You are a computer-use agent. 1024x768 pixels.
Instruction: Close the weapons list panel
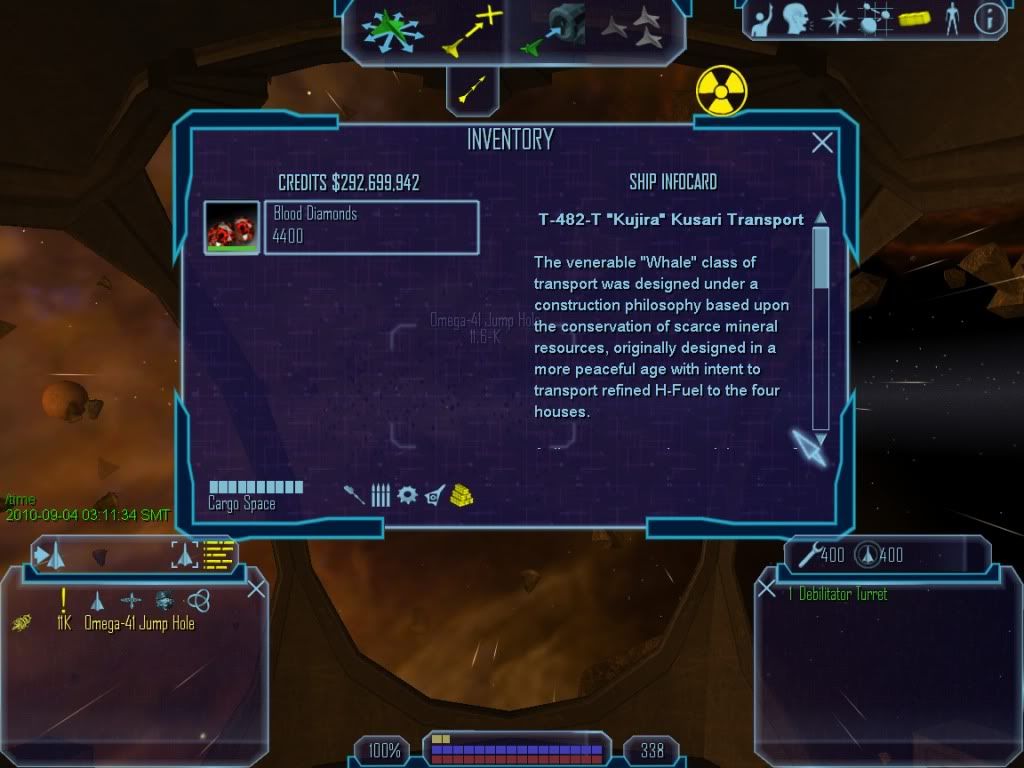tap(766, 589)
